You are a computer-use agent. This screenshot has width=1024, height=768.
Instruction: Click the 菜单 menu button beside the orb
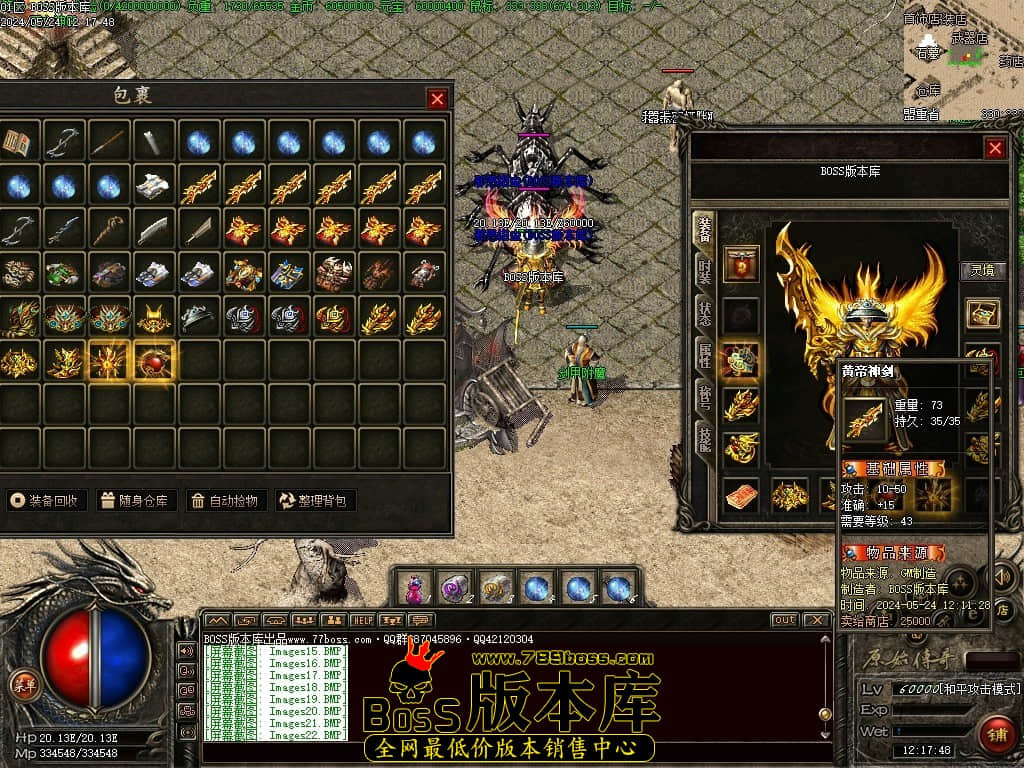pos(22,685)
